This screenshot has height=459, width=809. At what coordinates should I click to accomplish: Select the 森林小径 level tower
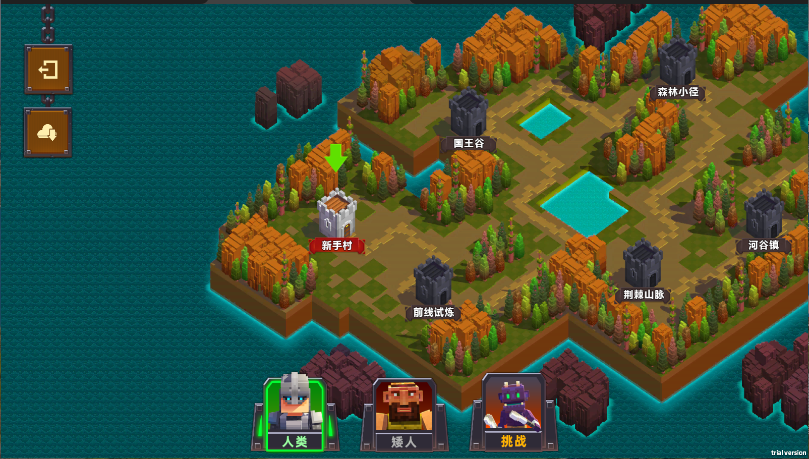pyautogui.click(x=677, y=63)
